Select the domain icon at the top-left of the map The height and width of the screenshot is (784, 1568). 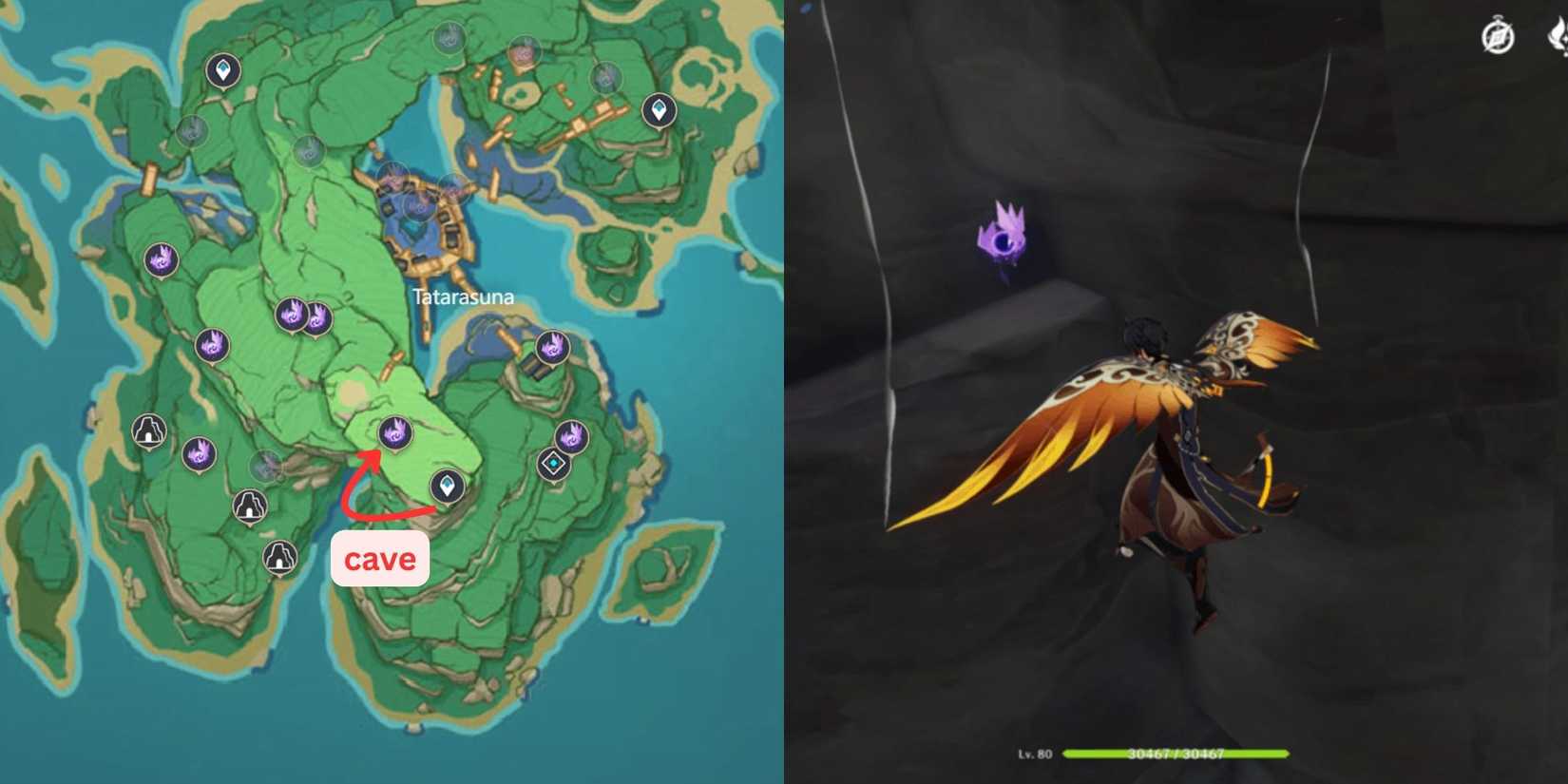coord(221,70)
